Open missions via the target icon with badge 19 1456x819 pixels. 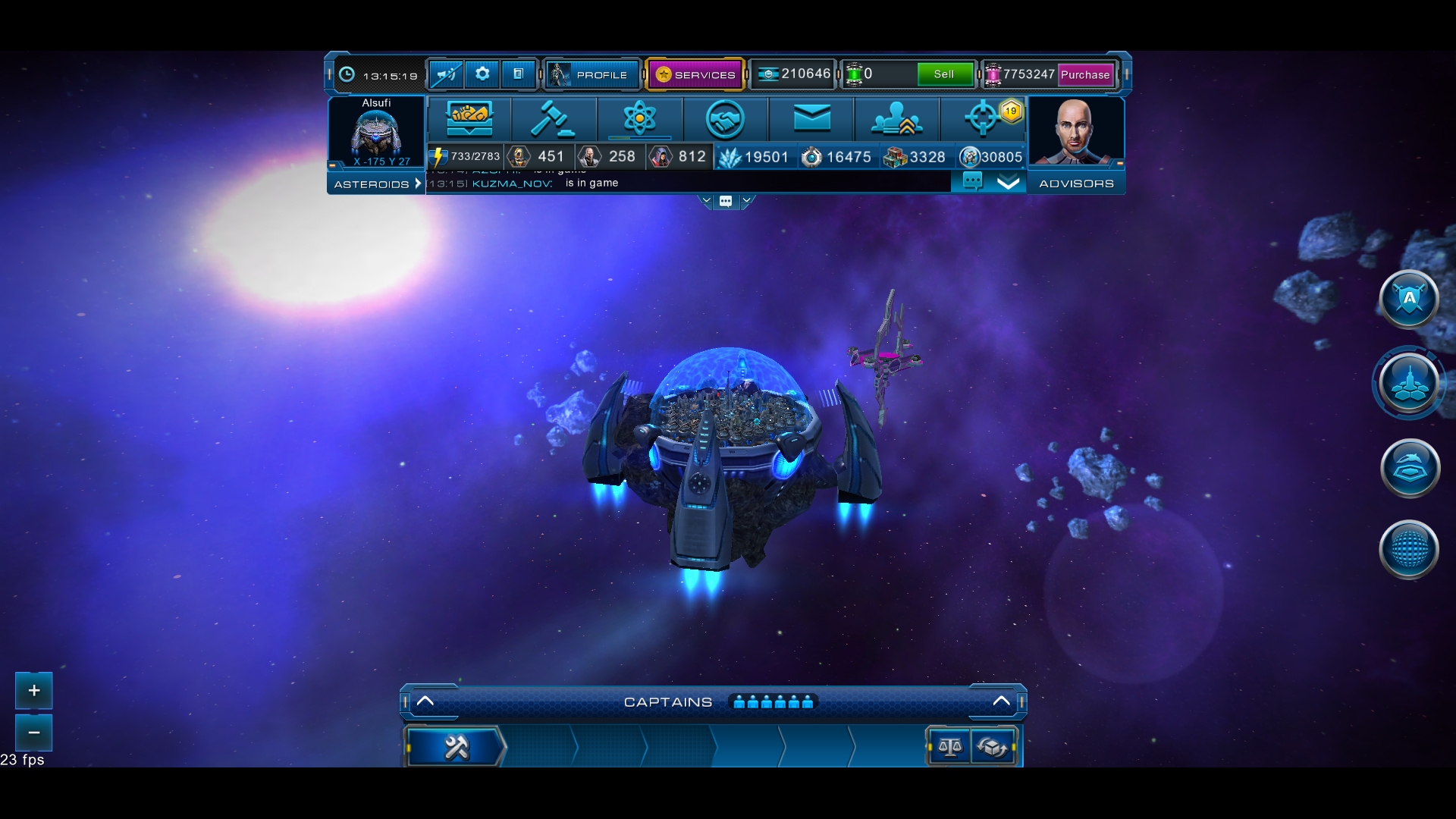(x=984, y=119)
